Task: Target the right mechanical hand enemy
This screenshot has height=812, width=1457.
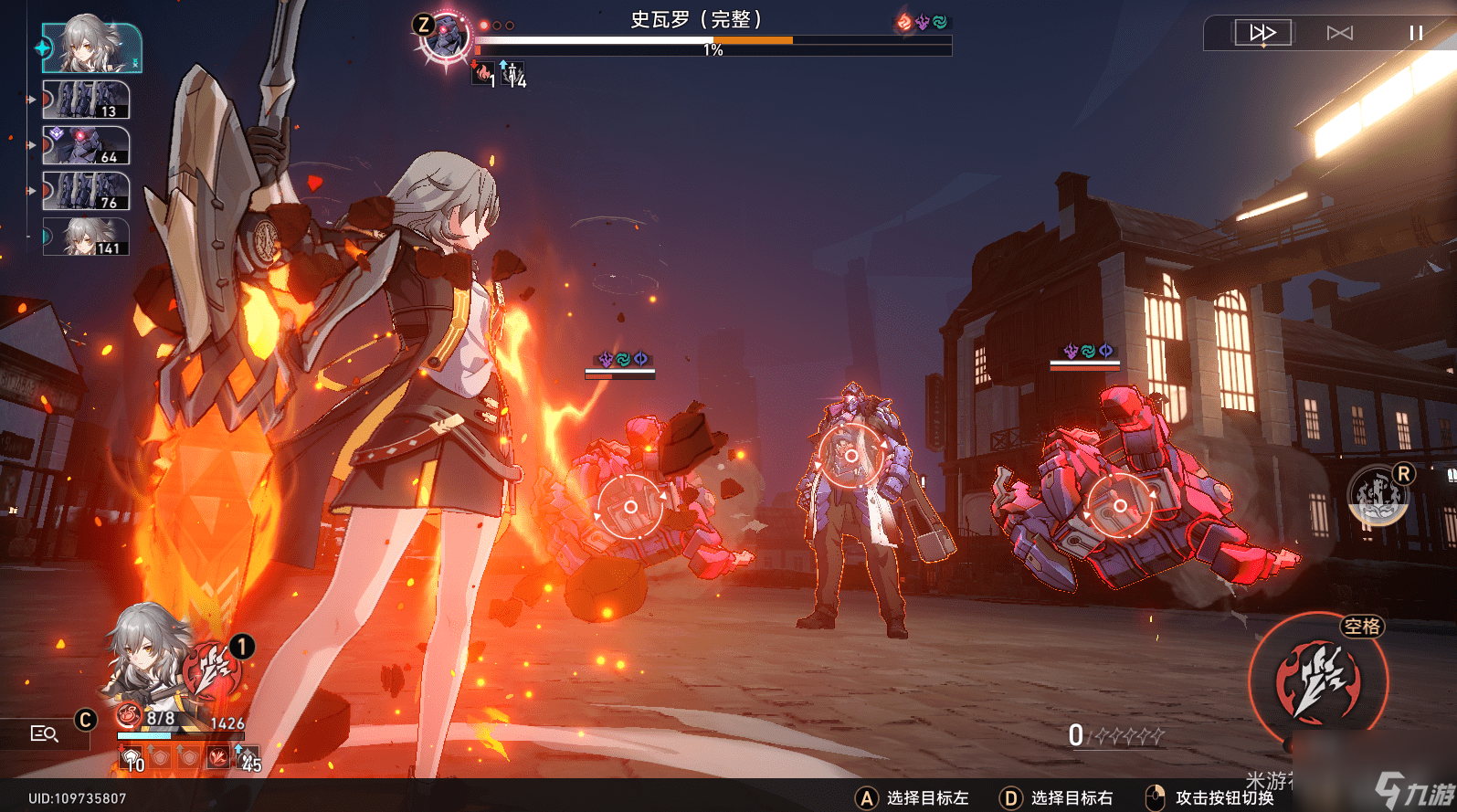Action: tap(1120, 505)
